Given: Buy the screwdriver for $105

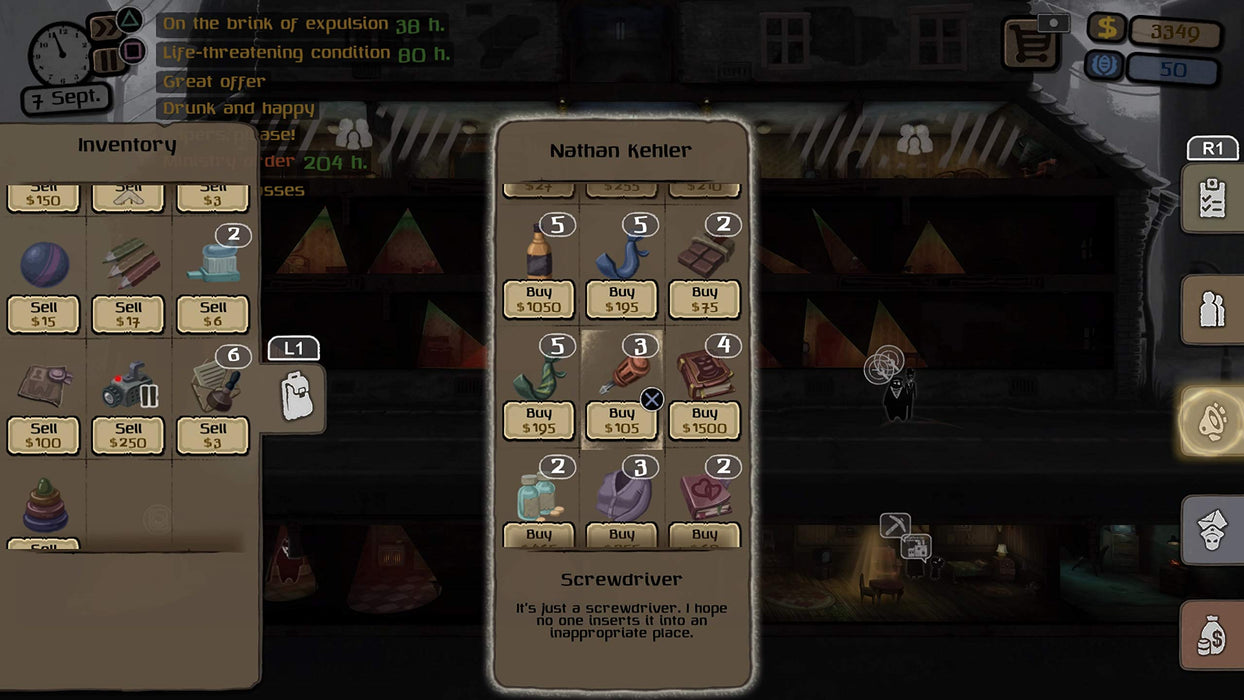Looking at the screenshot, I should 621,420.
